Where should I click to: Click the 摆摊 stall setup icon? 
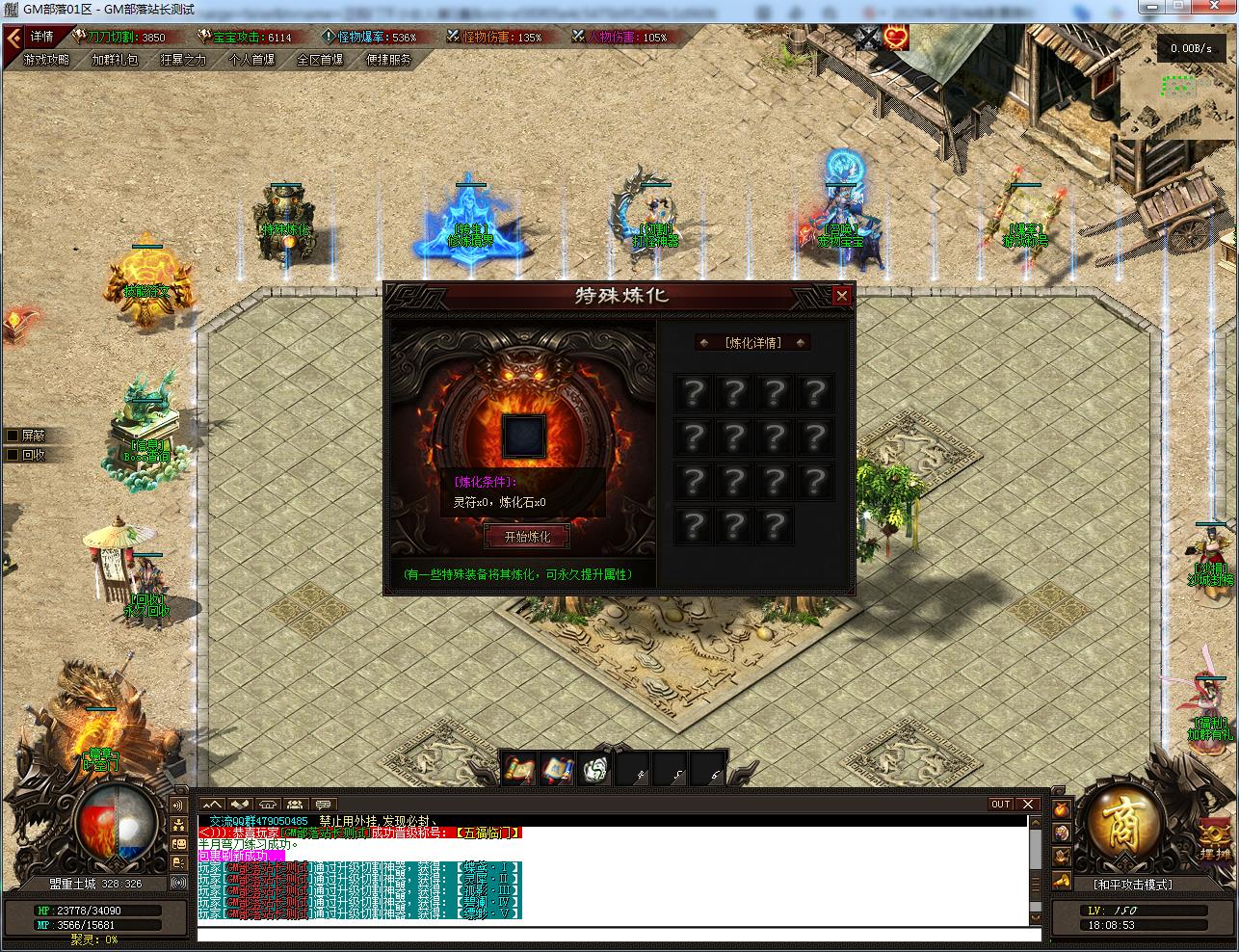(x=1214, y=836)
